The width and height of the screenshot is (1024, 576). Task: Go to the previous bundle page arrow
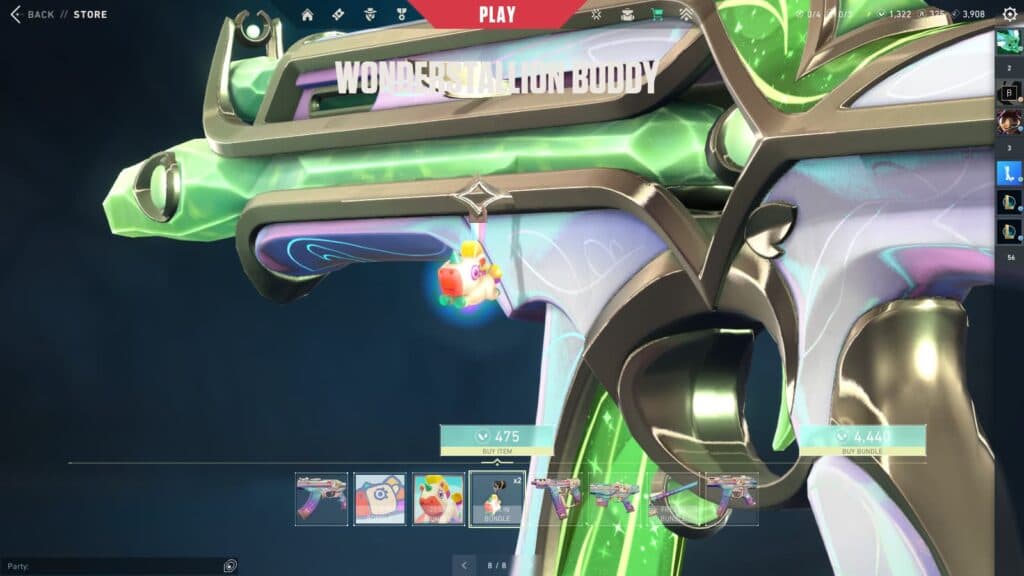[x=464, y=566]
